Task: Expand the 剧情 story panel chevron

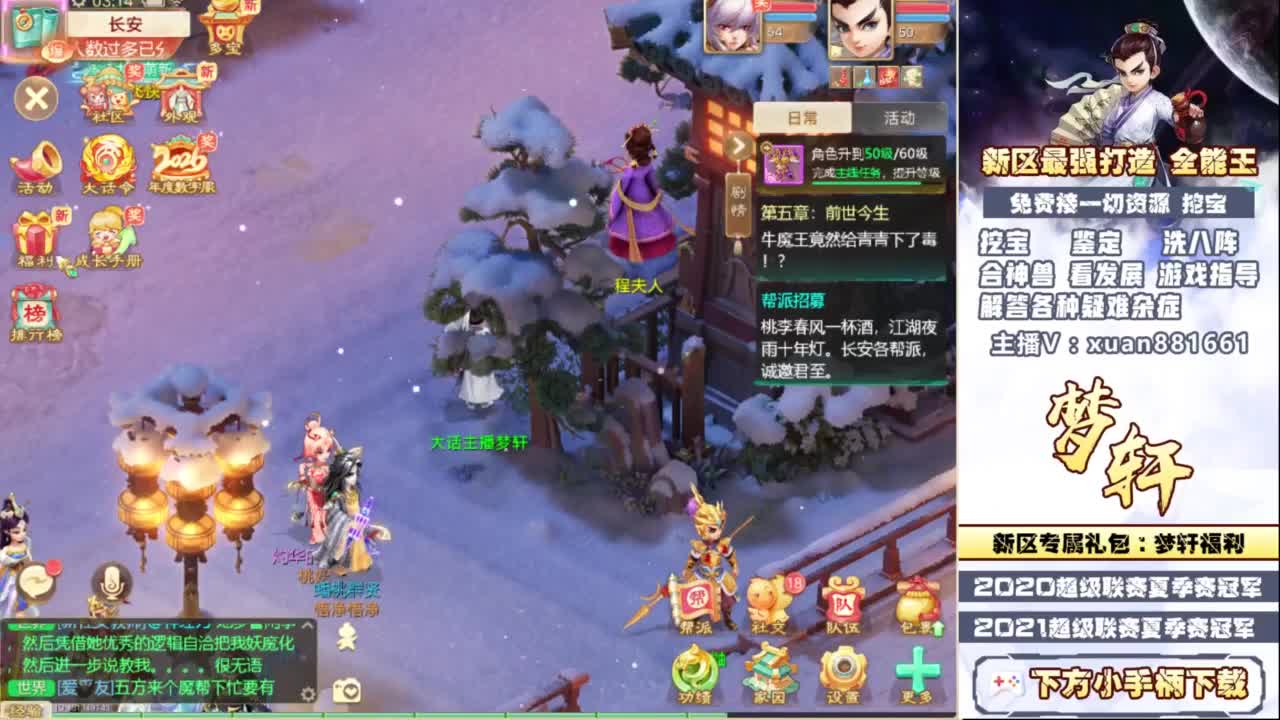Action: pyautogui.click(x=738, y=147)
